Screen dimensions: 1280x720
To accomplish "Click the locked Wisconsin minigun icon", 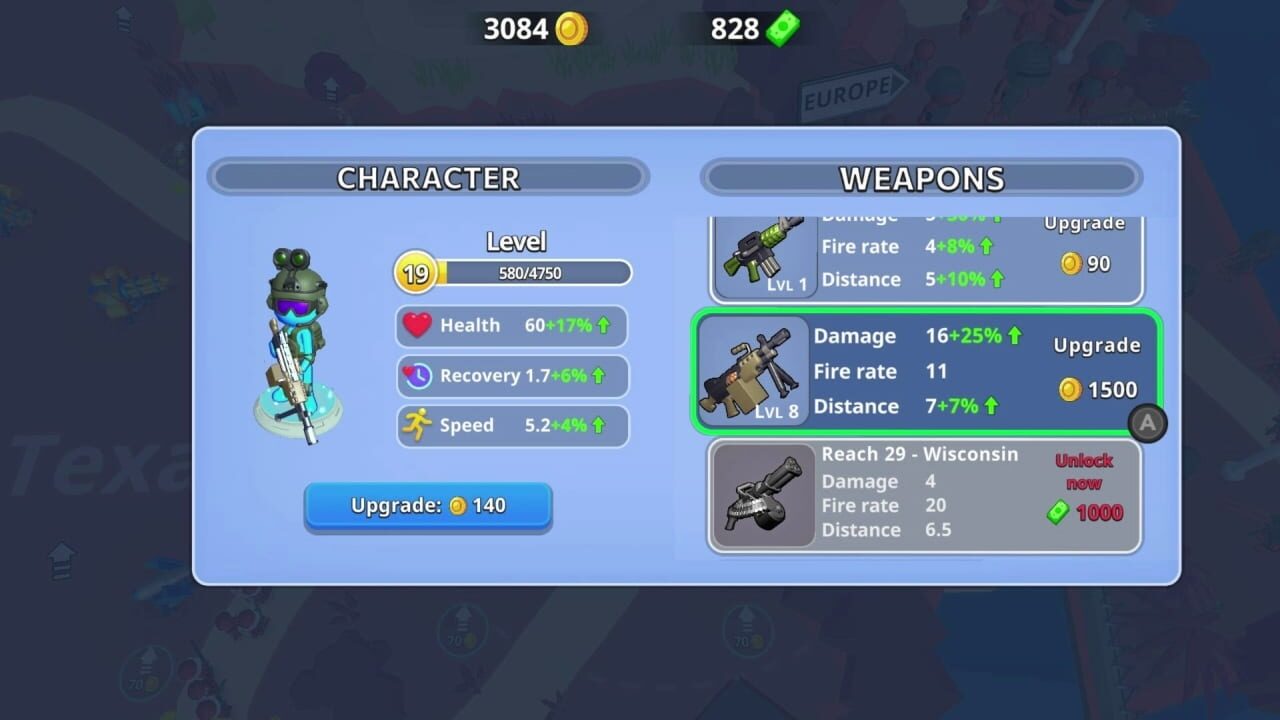I will (763, 495).
